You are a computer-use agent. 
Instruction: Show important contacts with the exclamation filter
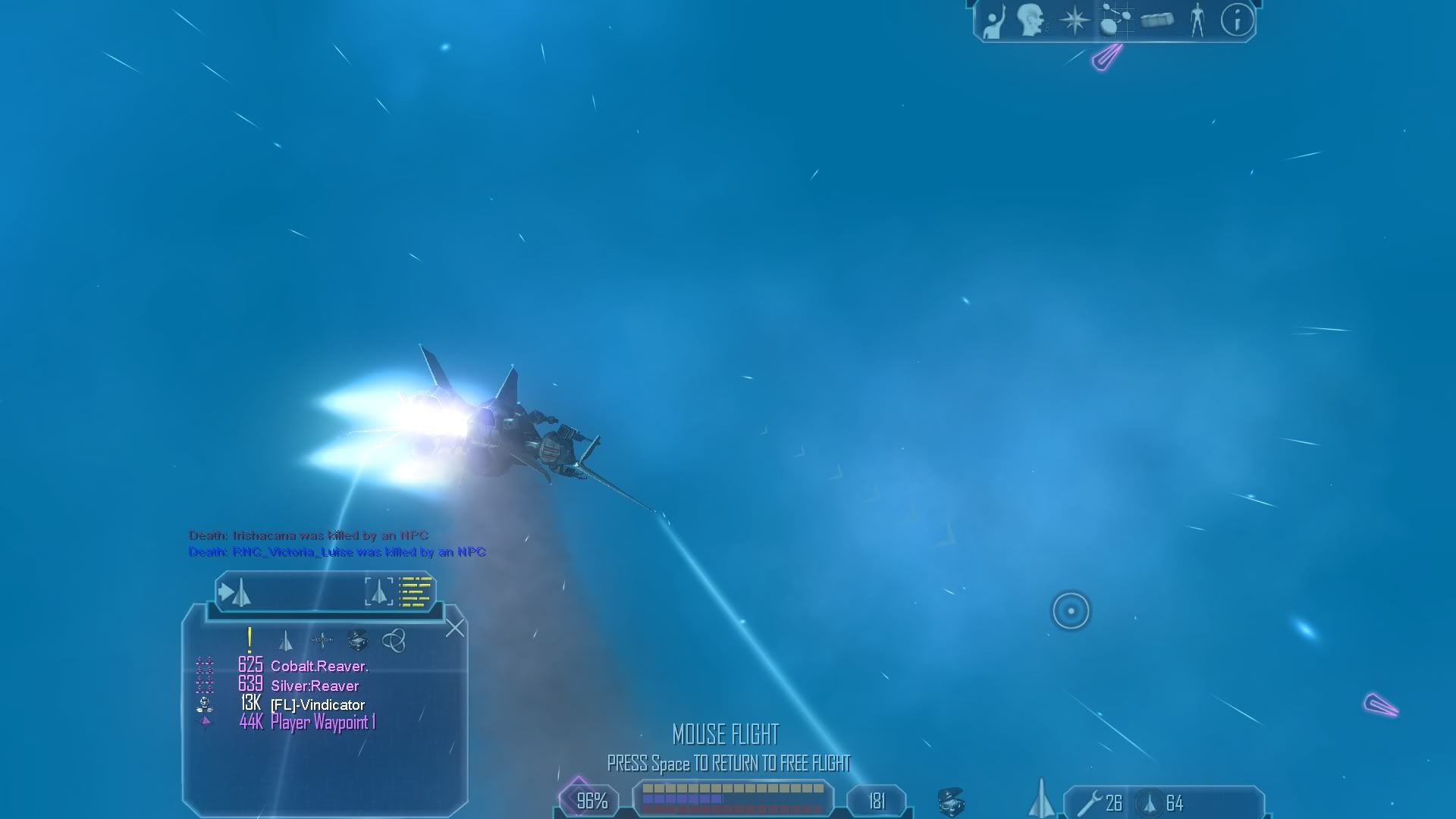click(x=249, y=641)
